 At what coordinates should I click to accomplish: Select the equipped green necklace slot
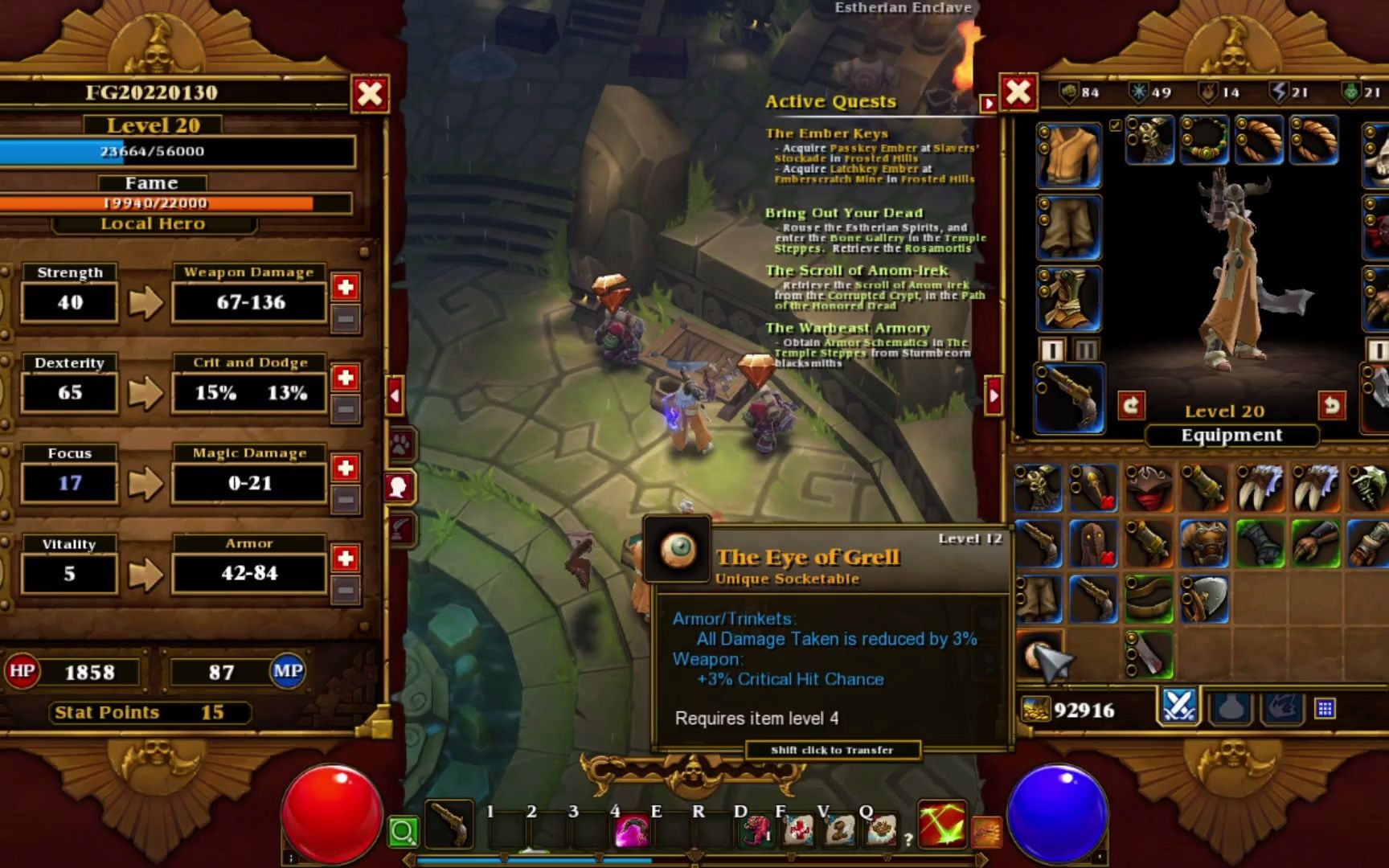[x=1204, y=140]
